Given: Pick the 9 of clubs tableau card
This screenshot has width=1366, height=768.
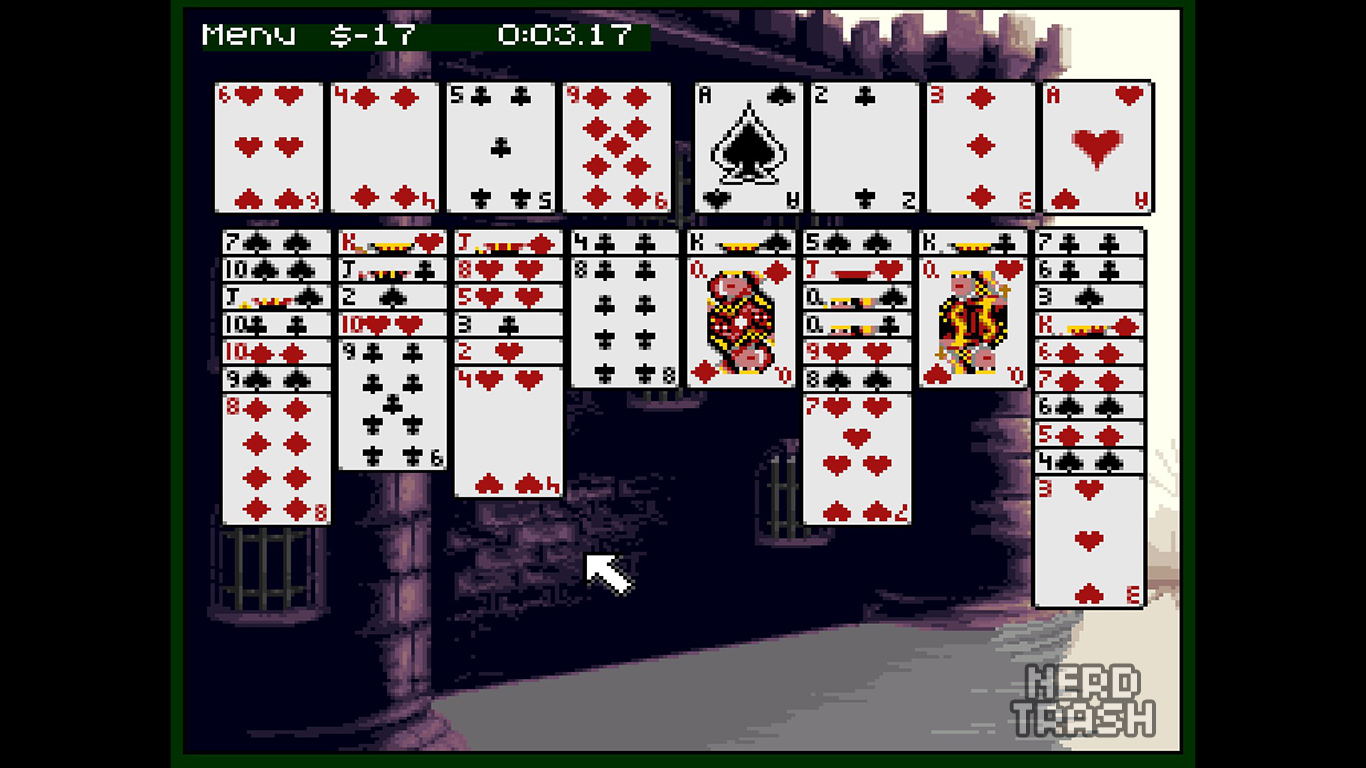Looking at the screenshot, I should (392, 404).
